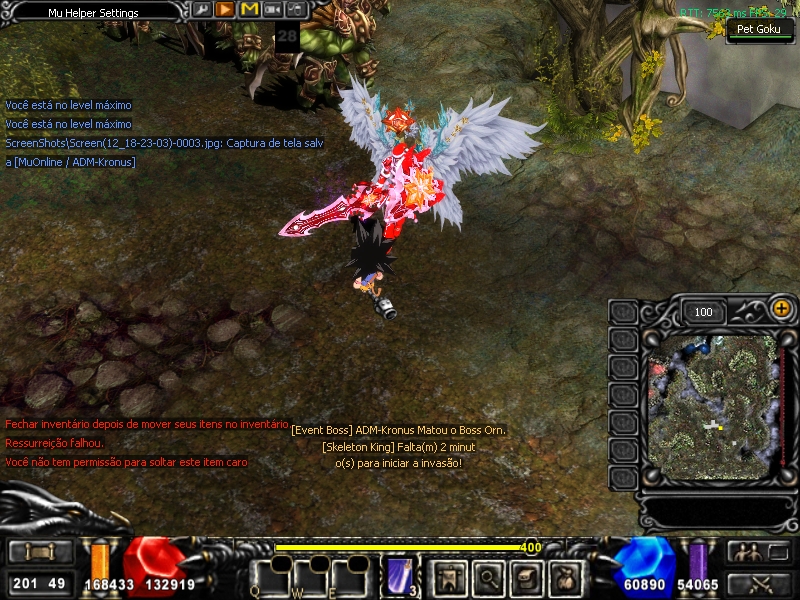This screenshot has width=800, height=600.
Task: Toggle the video camera icon
Action: pyautogui.click(x=272, y=10)
